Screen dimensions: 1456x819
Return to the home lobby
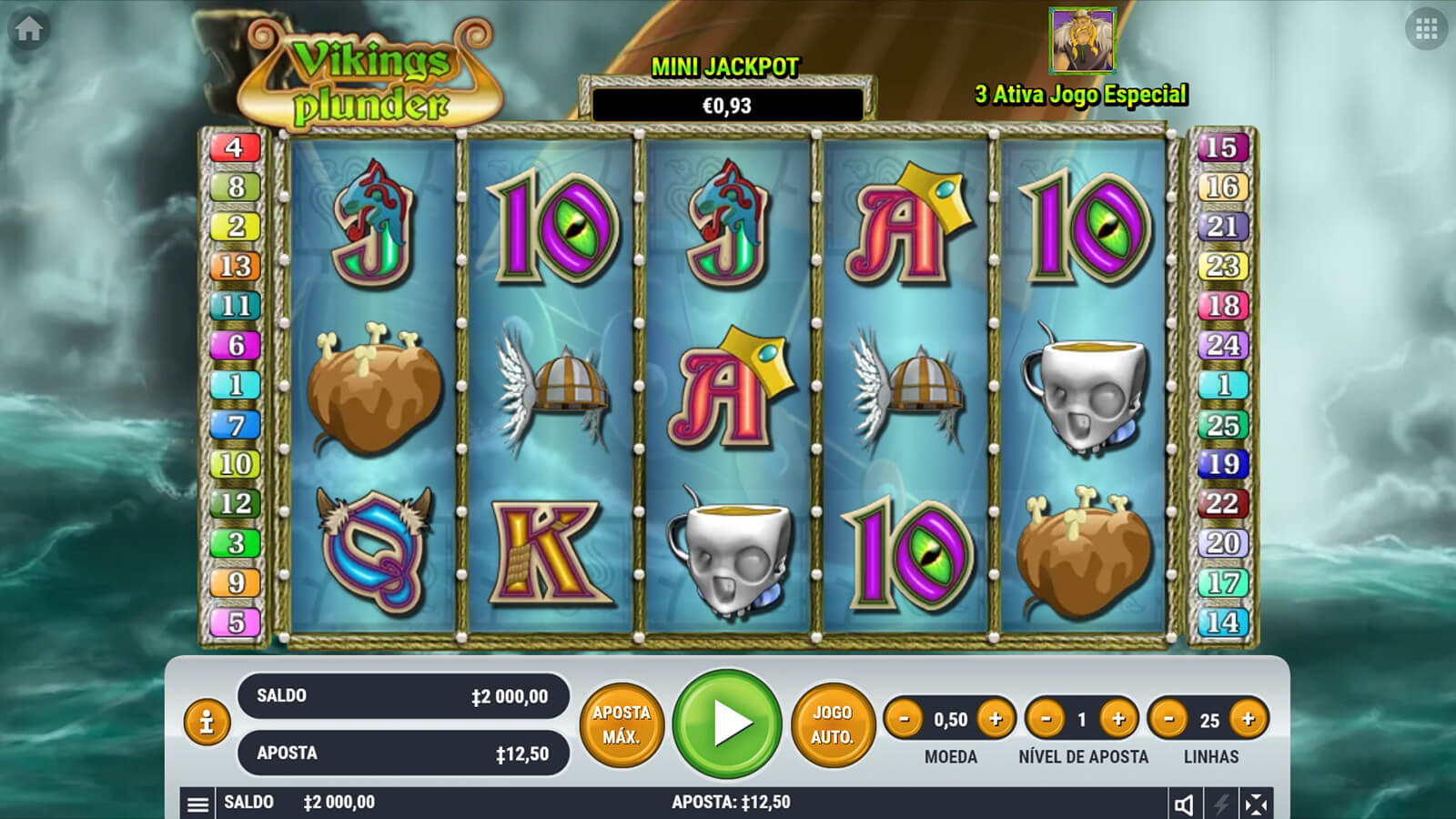(28, 29)
